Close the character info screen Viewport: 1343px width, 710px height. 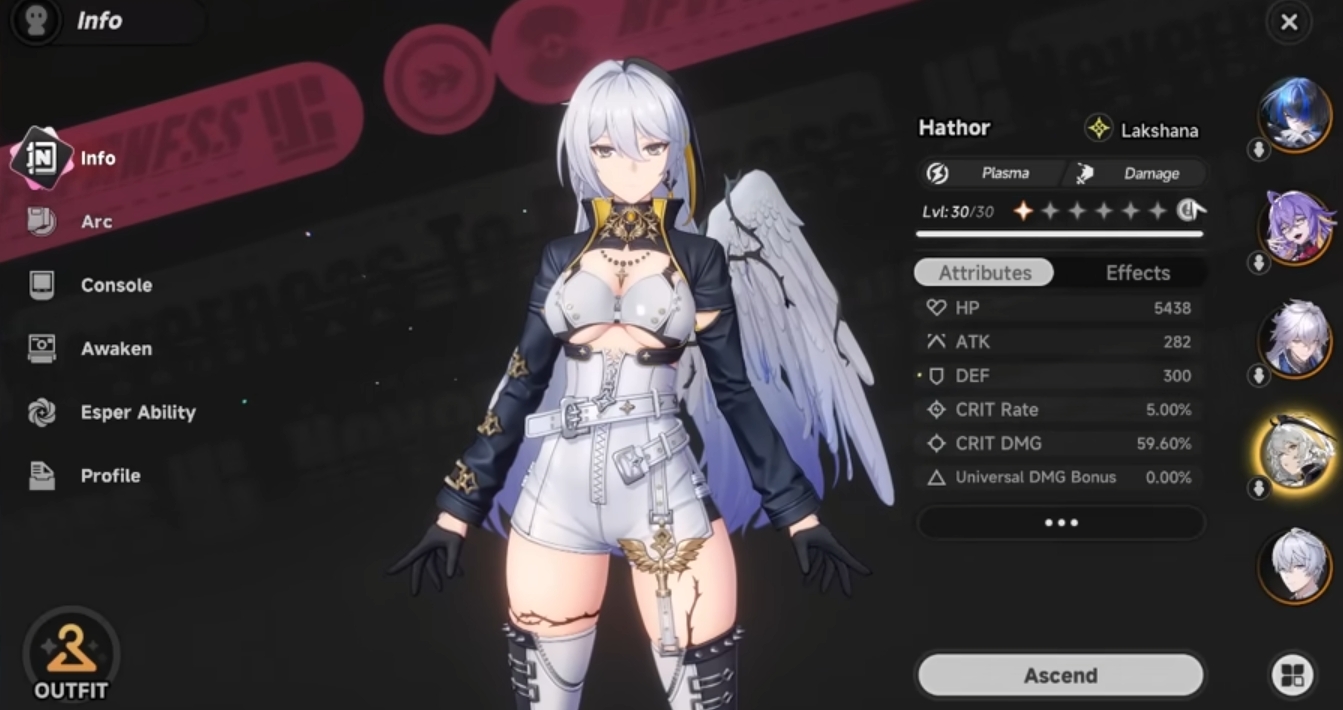point(1289,22)
